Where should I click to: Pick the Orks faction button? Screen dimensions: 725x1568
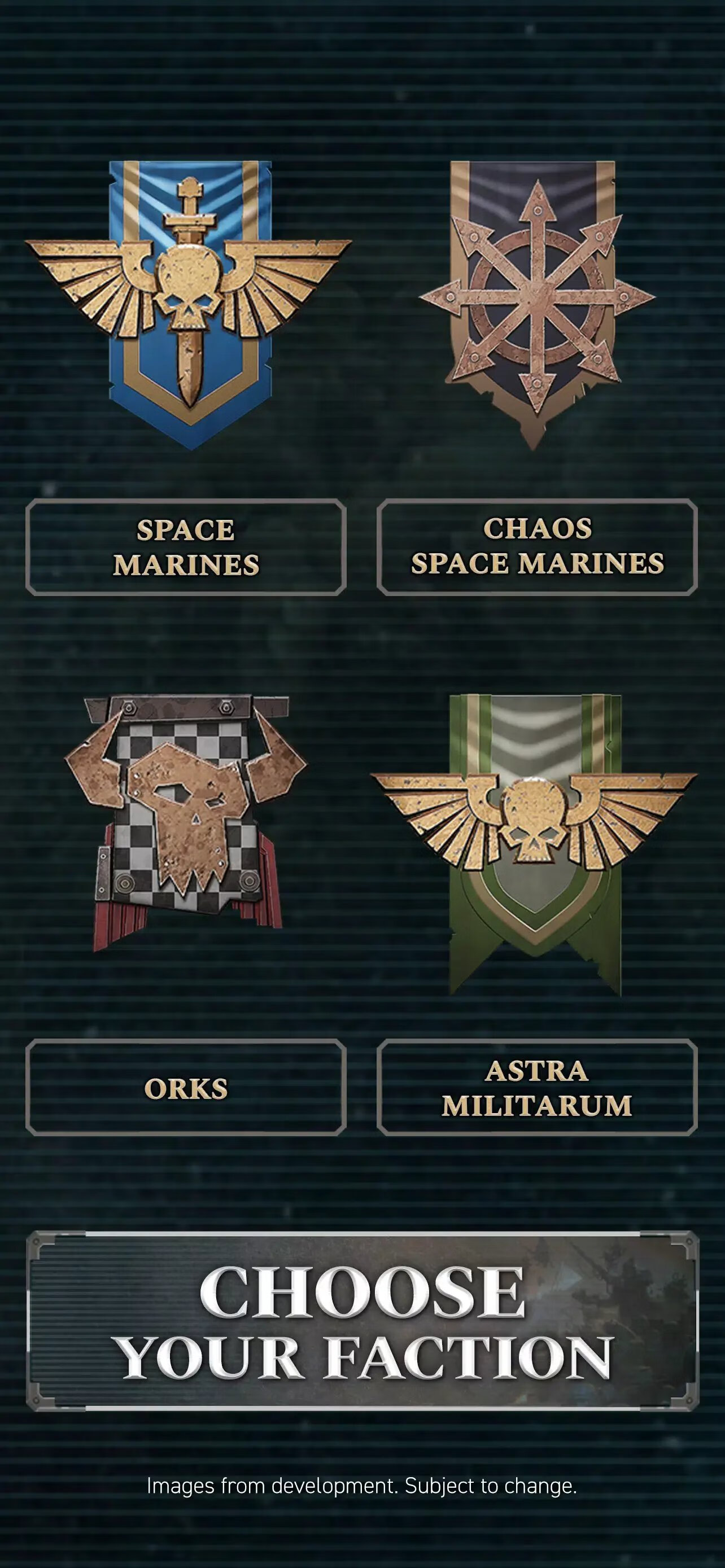(186, 1087)
